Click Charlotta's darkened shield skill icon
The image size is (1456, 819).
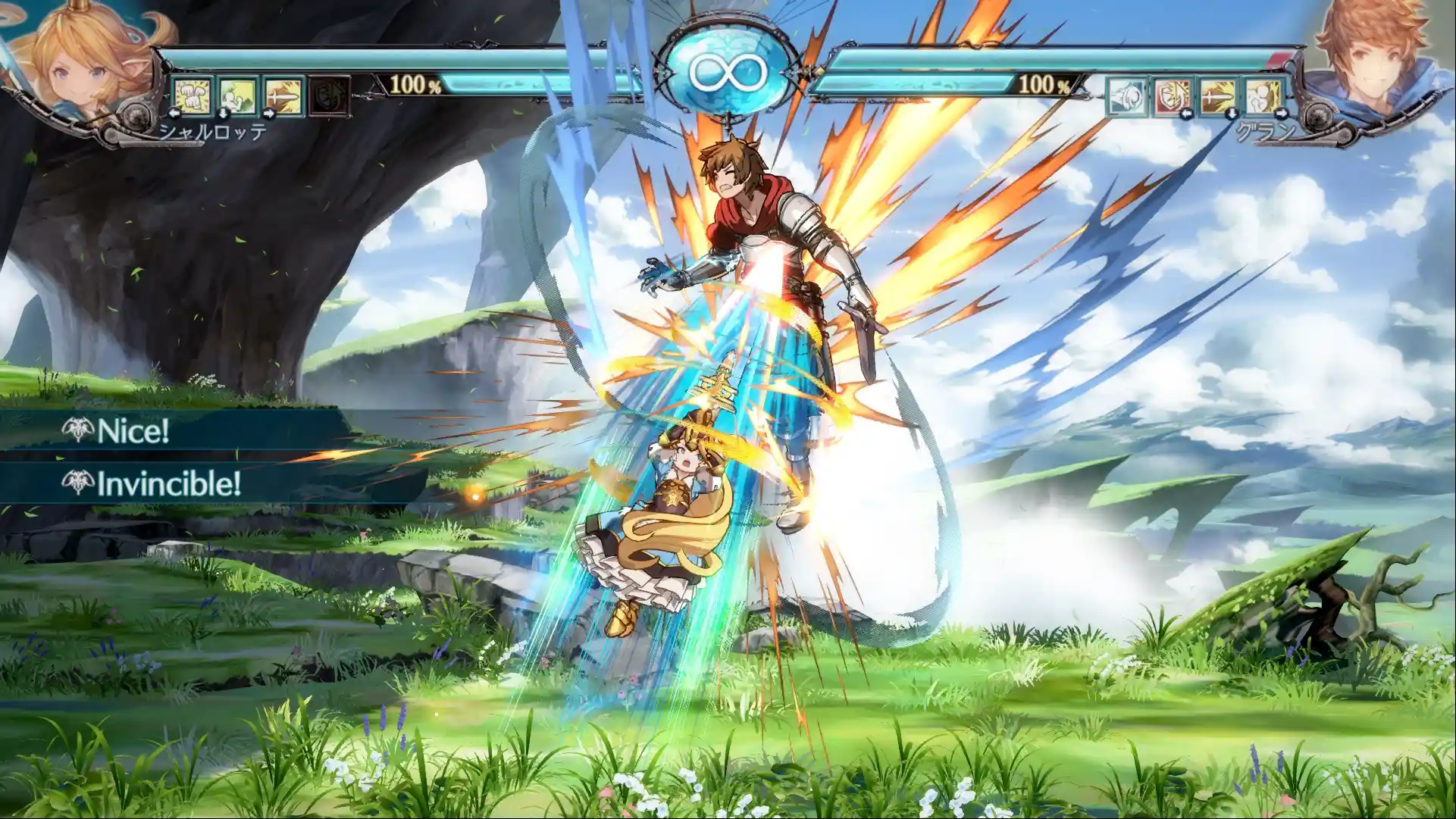[x=328, y=96]
